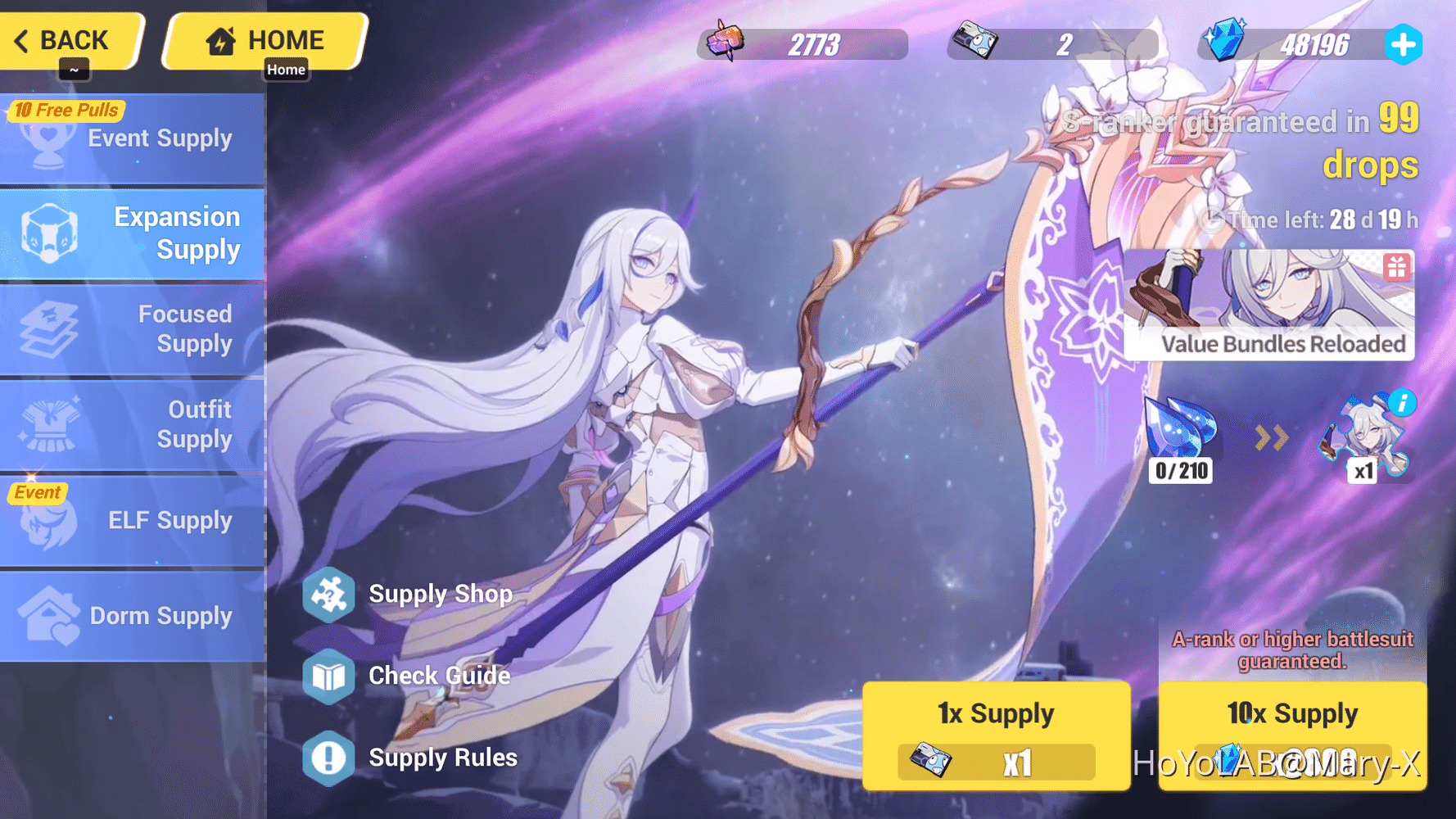Check the 0/210 crystal progress tracker
Image resolution: width=1456 pixels, height=819 pixels.
pyautogui.click(x=1180, y=470)
